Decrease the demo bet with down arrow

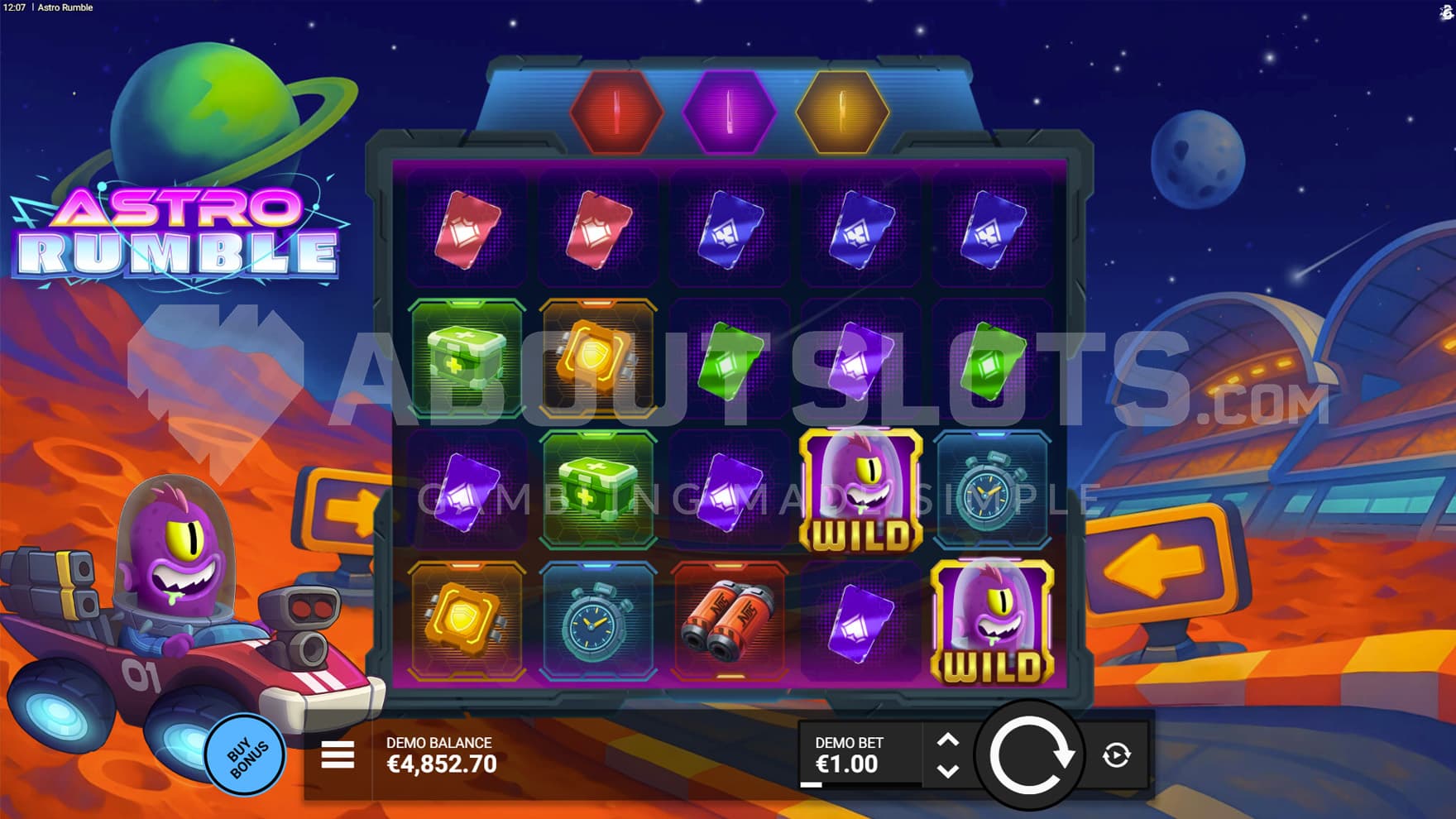pos(948,771)
